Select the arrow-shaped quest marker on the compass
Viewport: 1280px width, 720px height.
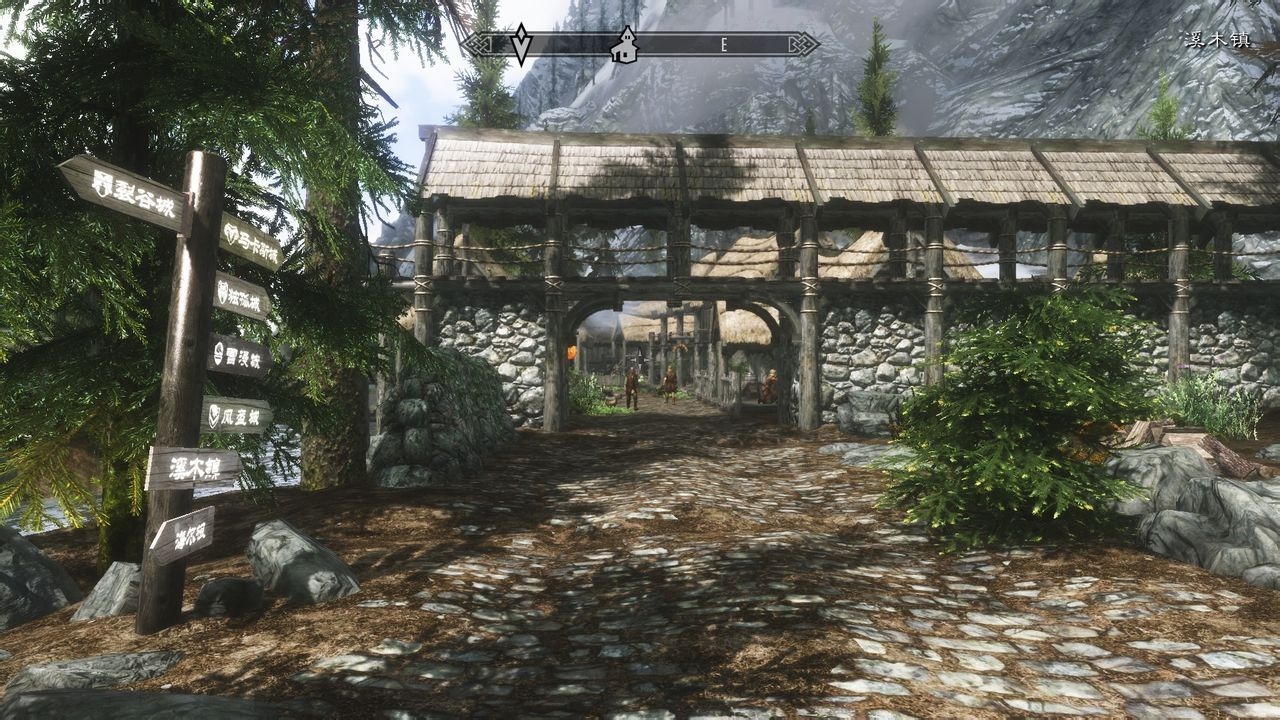tap(521, 44)
